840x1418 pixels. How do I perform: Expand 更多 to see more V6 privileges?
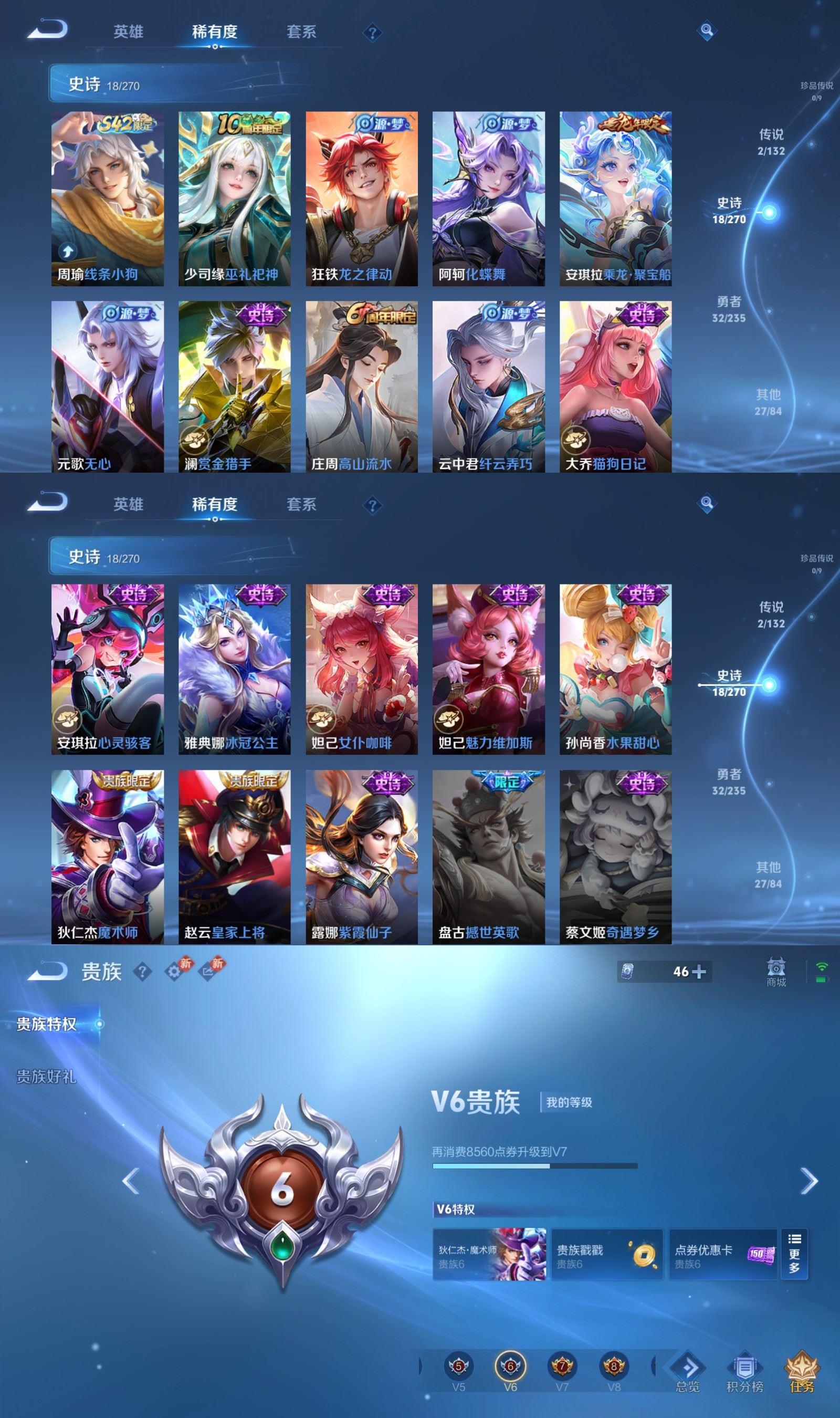(795, 1253)
